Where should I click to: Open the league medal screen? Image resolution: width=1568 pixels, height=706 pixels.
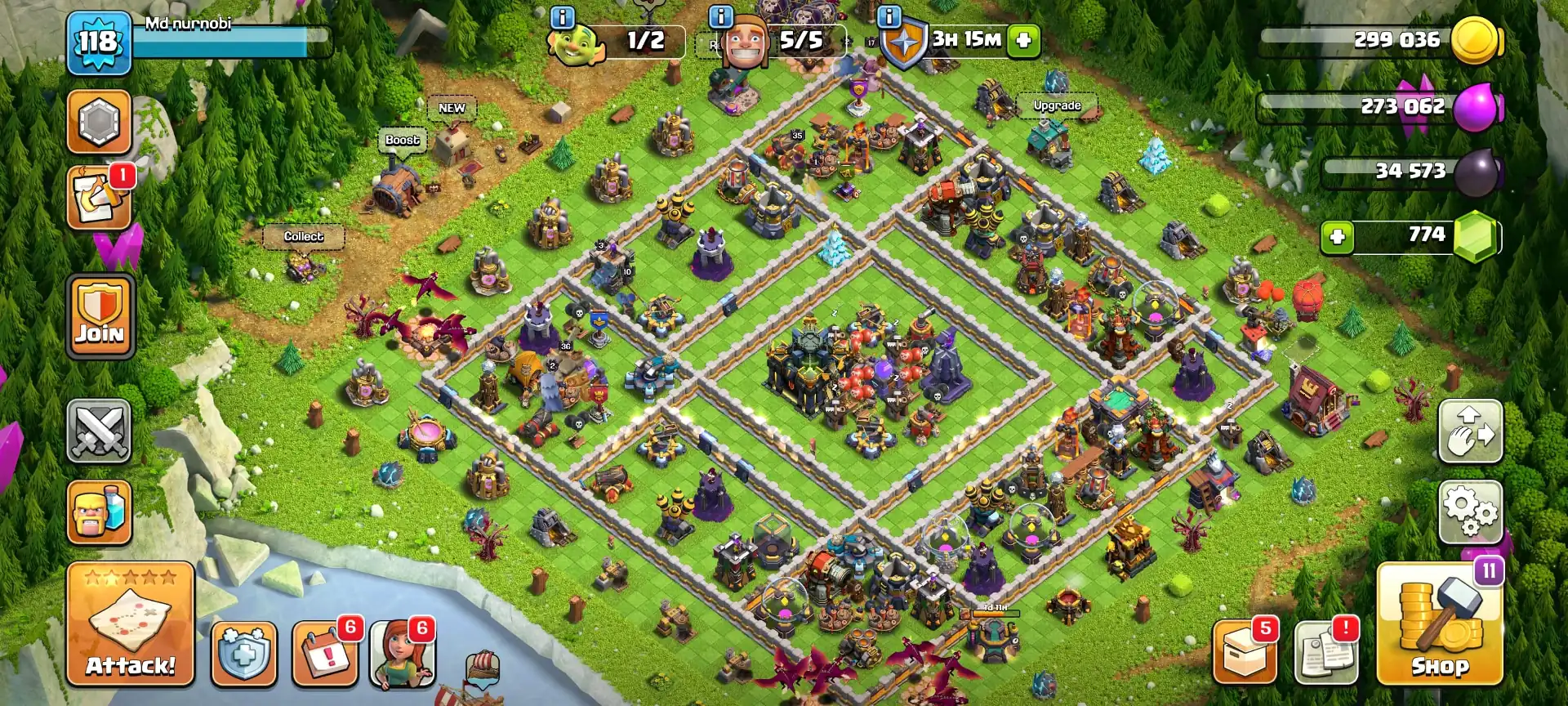coord(98,121)
